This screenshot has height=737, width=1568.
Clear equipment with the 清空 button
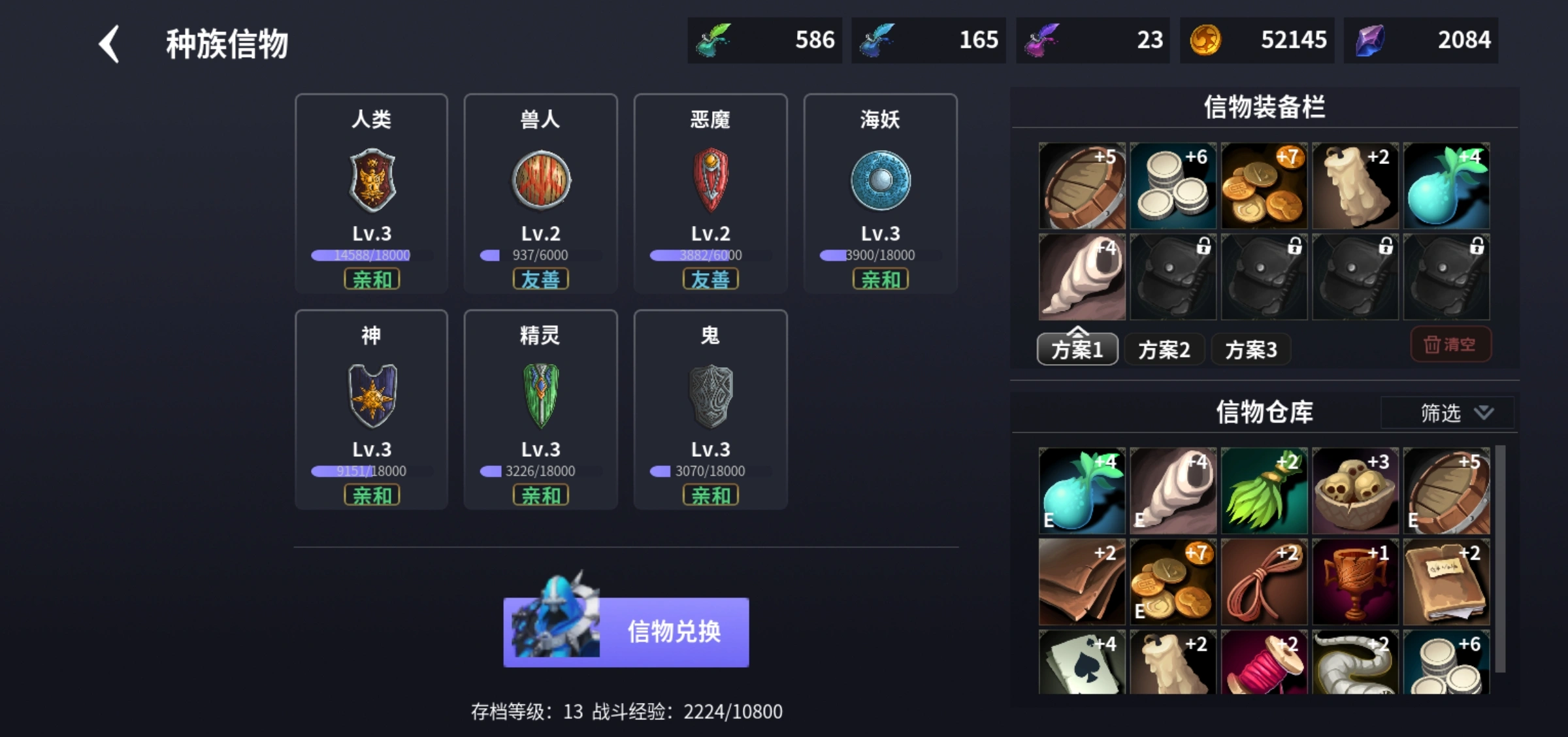point(1450,344)
